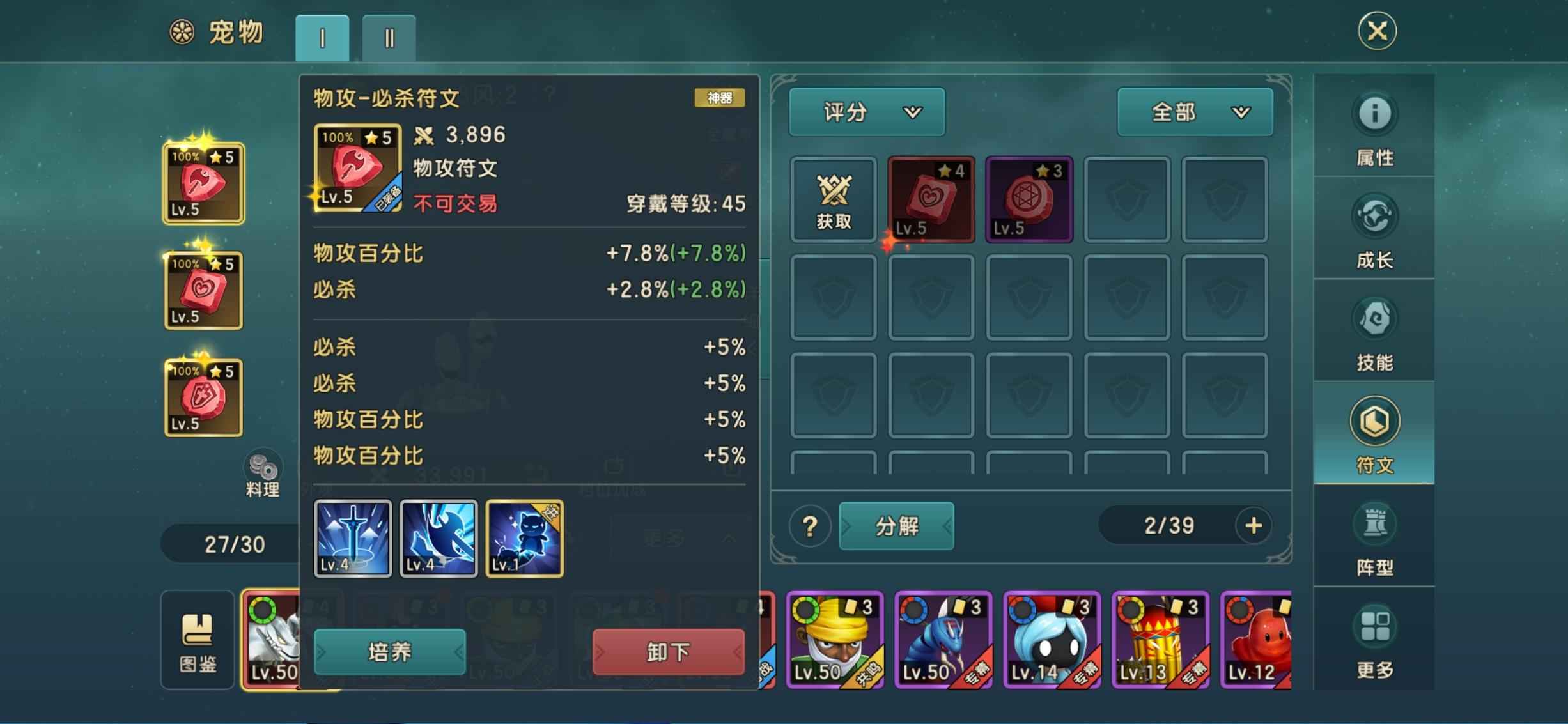Open the 更多 more options panel
The image size is (1568, 724).
click(x=1374, y=639)
